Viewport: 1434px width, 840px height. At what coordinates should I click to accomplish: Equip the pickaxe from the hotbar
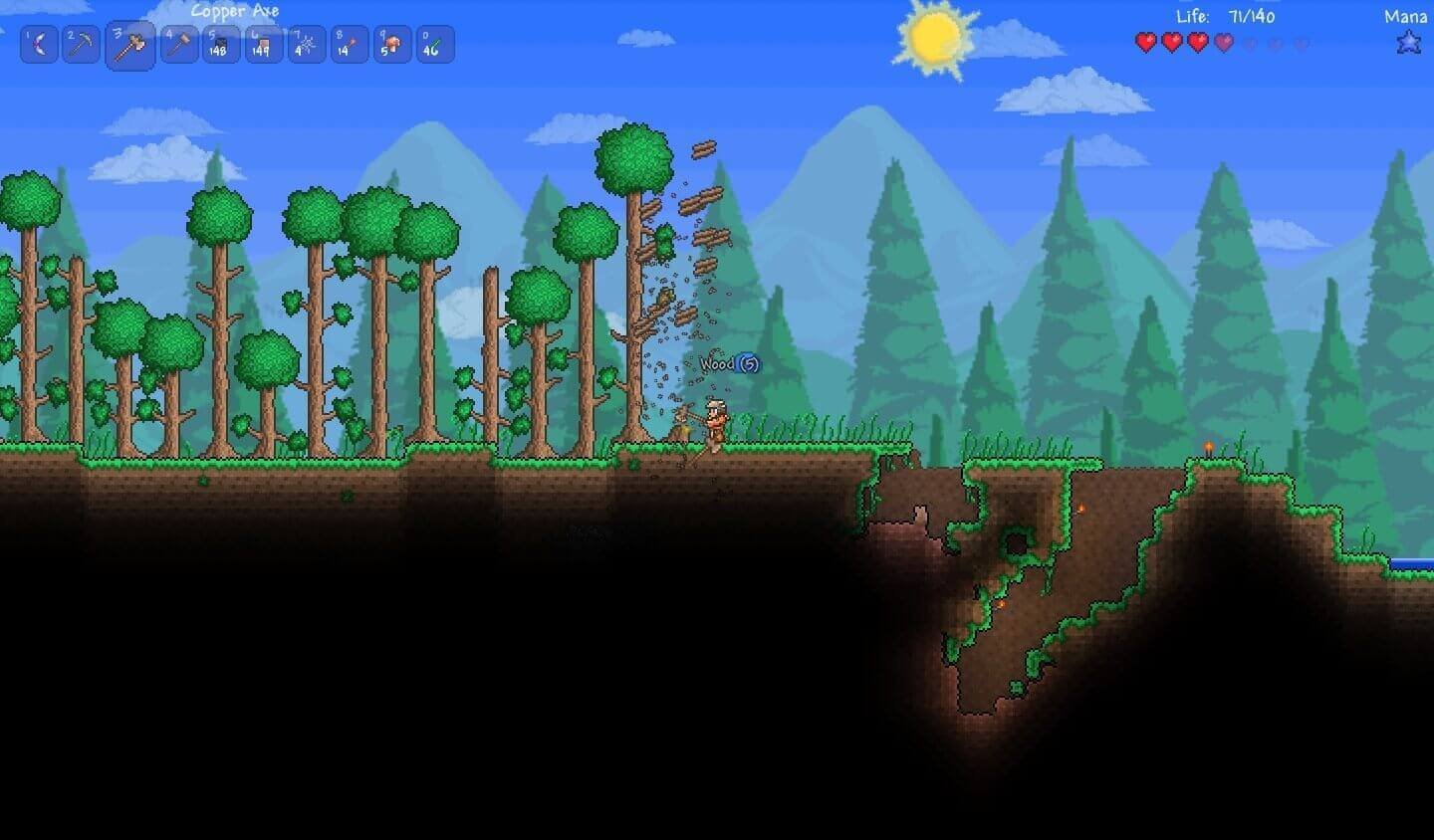pyautogui.click(x=82, y=45)
